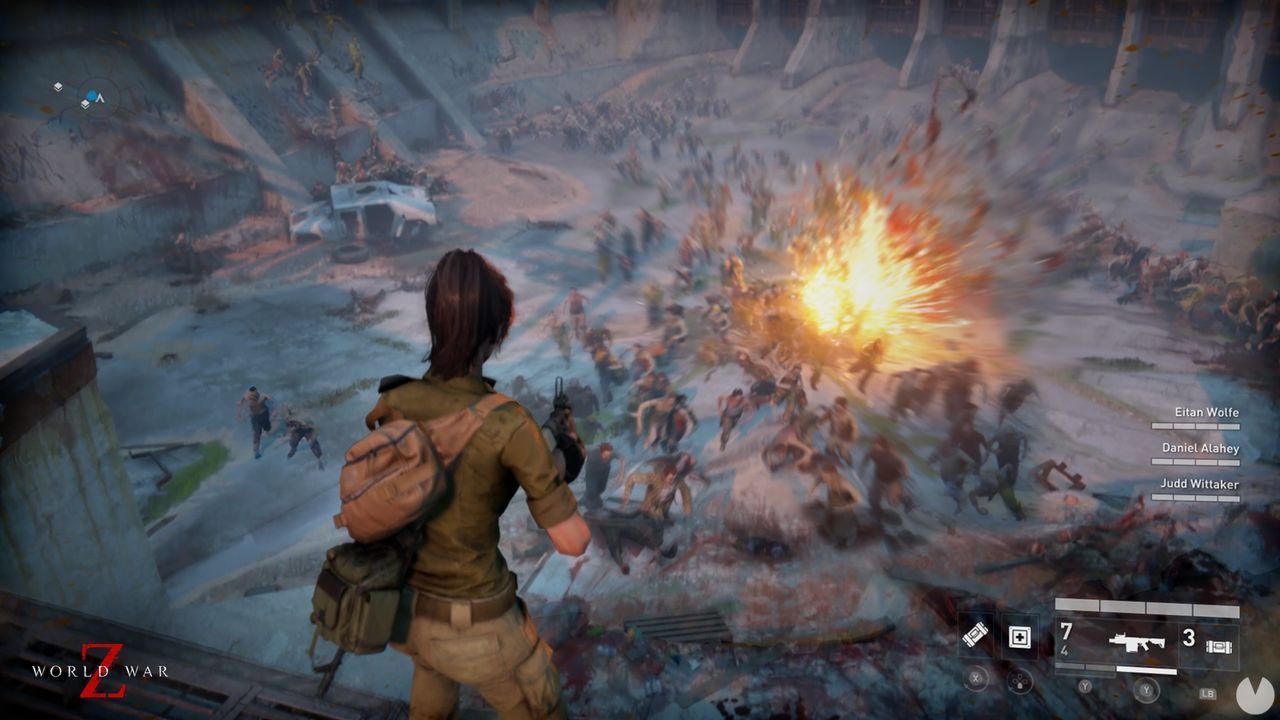Click the ammo reserve counter showing 4
Screen dimensions: 1280x720
coord(1065,651)
